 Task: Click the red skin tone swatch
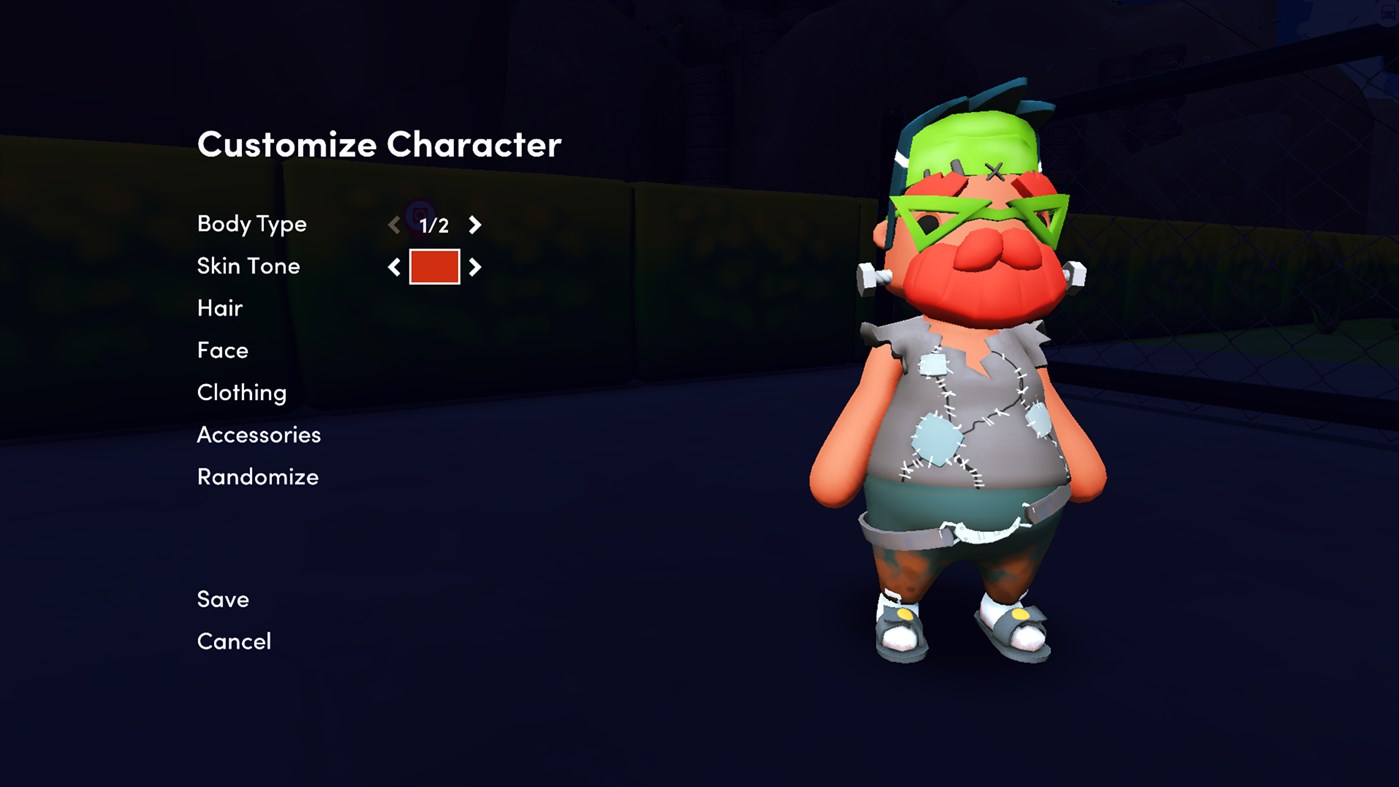(434, 266)
